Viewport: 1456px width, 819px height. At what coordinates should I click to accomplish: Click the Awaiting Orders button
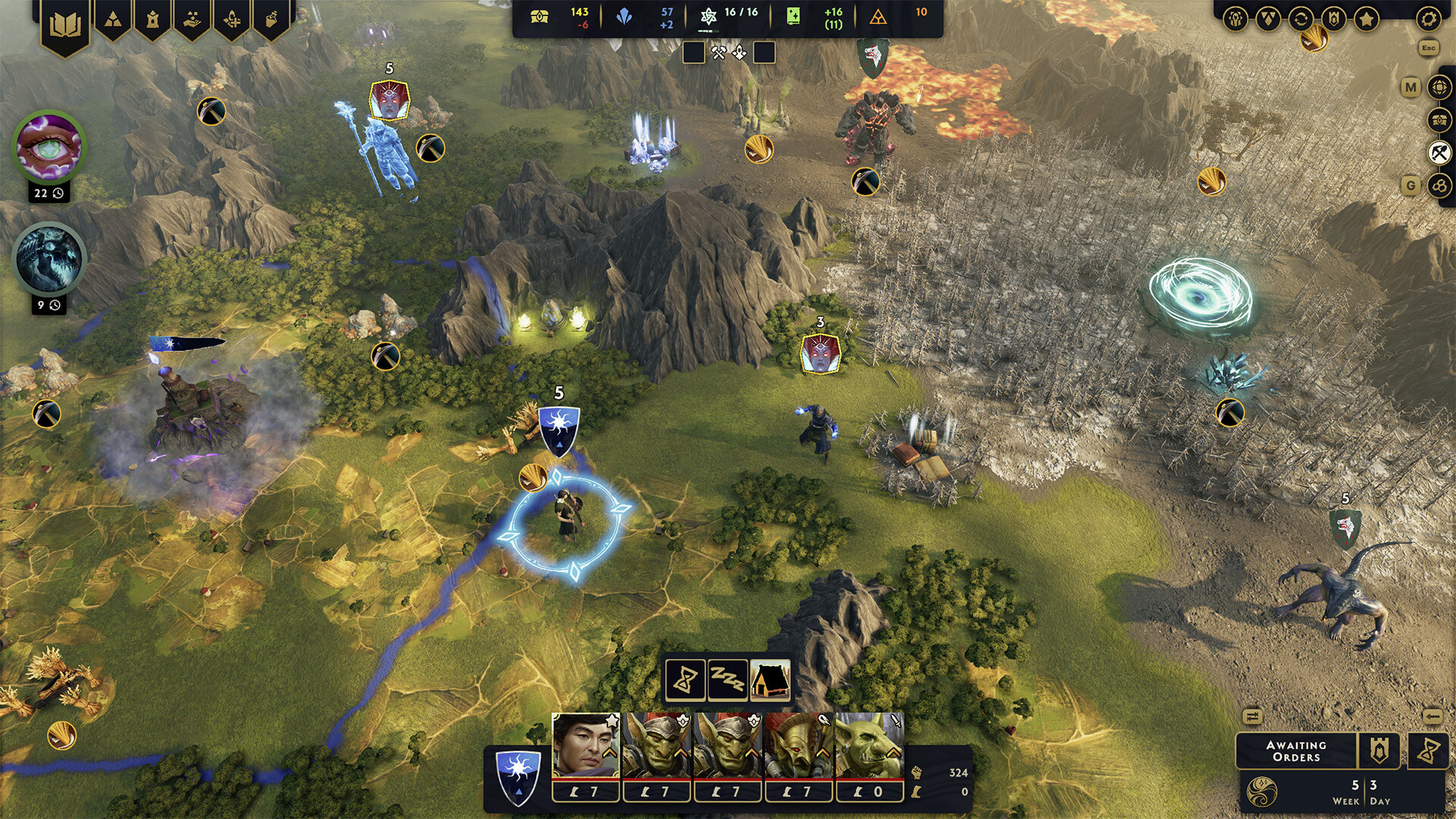click(x=1297, y=751)
